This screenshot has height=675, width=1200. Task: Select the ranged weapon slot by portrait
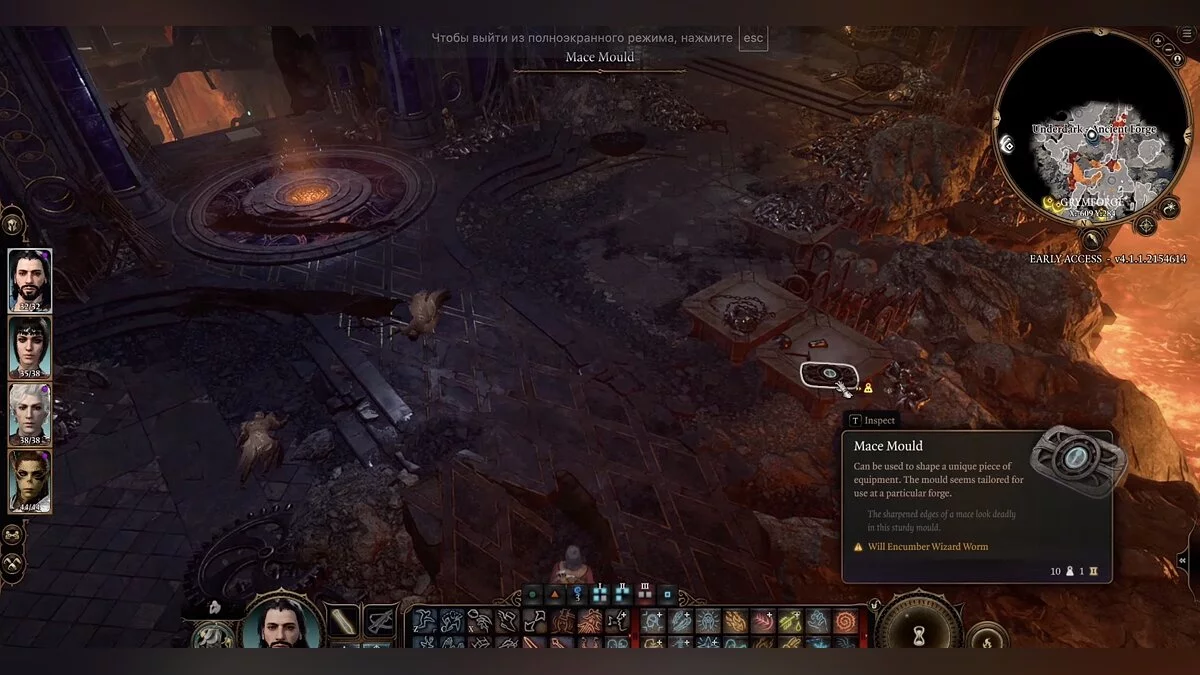coord(379,622)
